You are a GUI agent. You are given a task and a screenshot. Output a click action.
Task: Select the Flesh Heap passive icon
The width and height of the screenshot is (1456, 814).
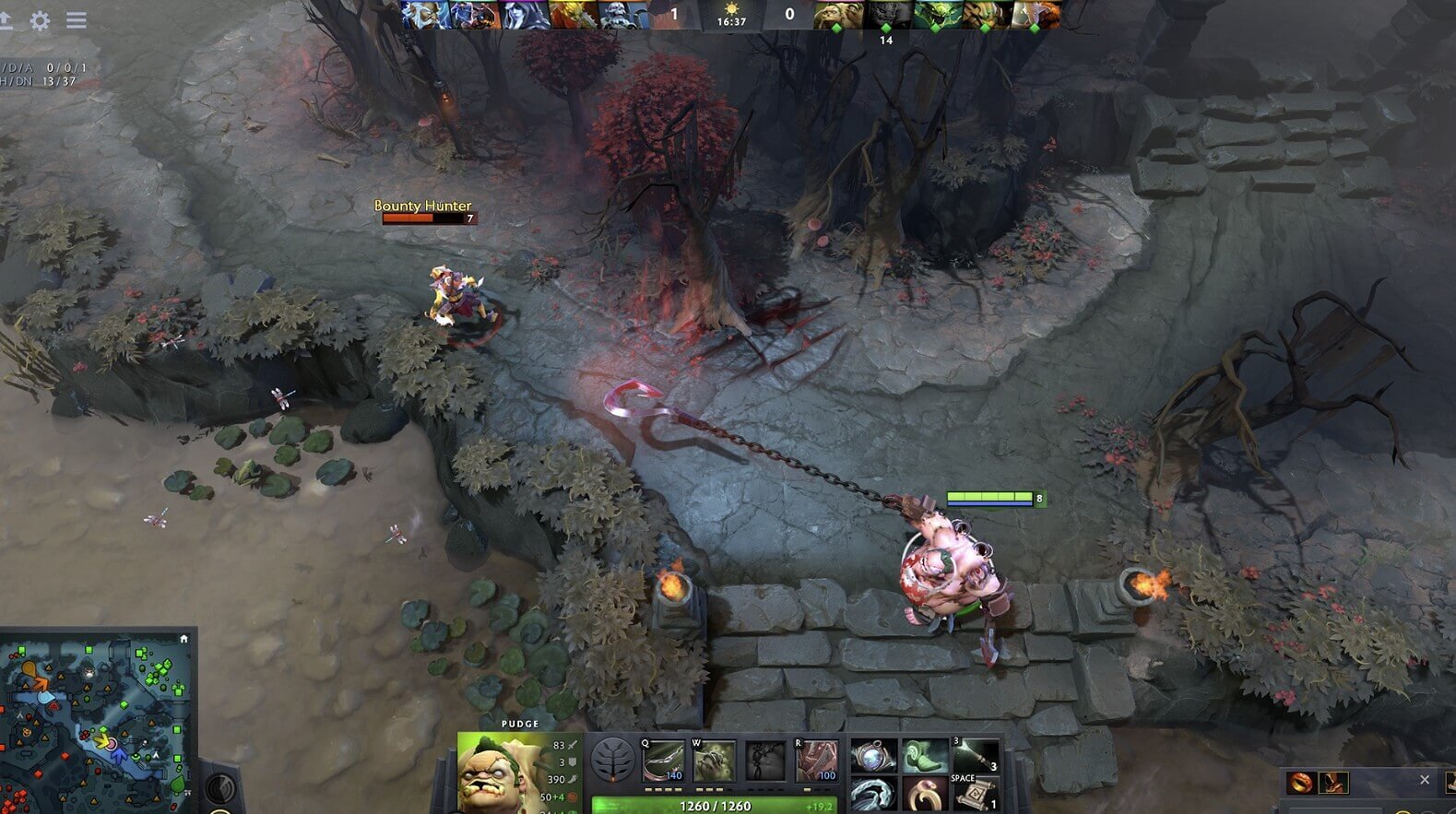[x=764, y=761]
